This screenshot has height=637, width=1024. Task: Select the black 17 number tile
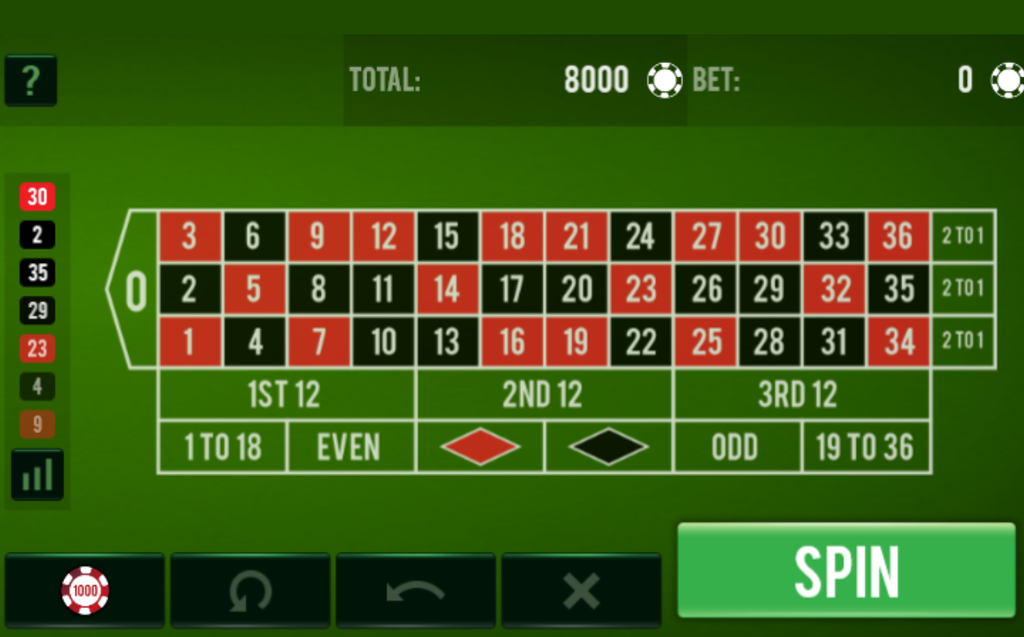[512, 289]
